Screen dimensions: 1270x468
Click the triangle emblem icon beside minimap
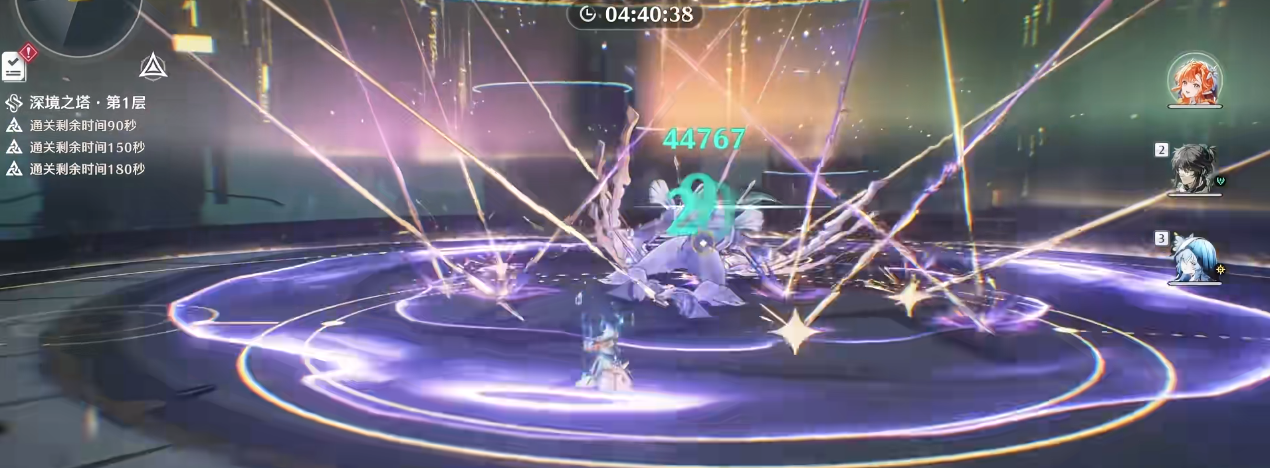pos(152,66)
